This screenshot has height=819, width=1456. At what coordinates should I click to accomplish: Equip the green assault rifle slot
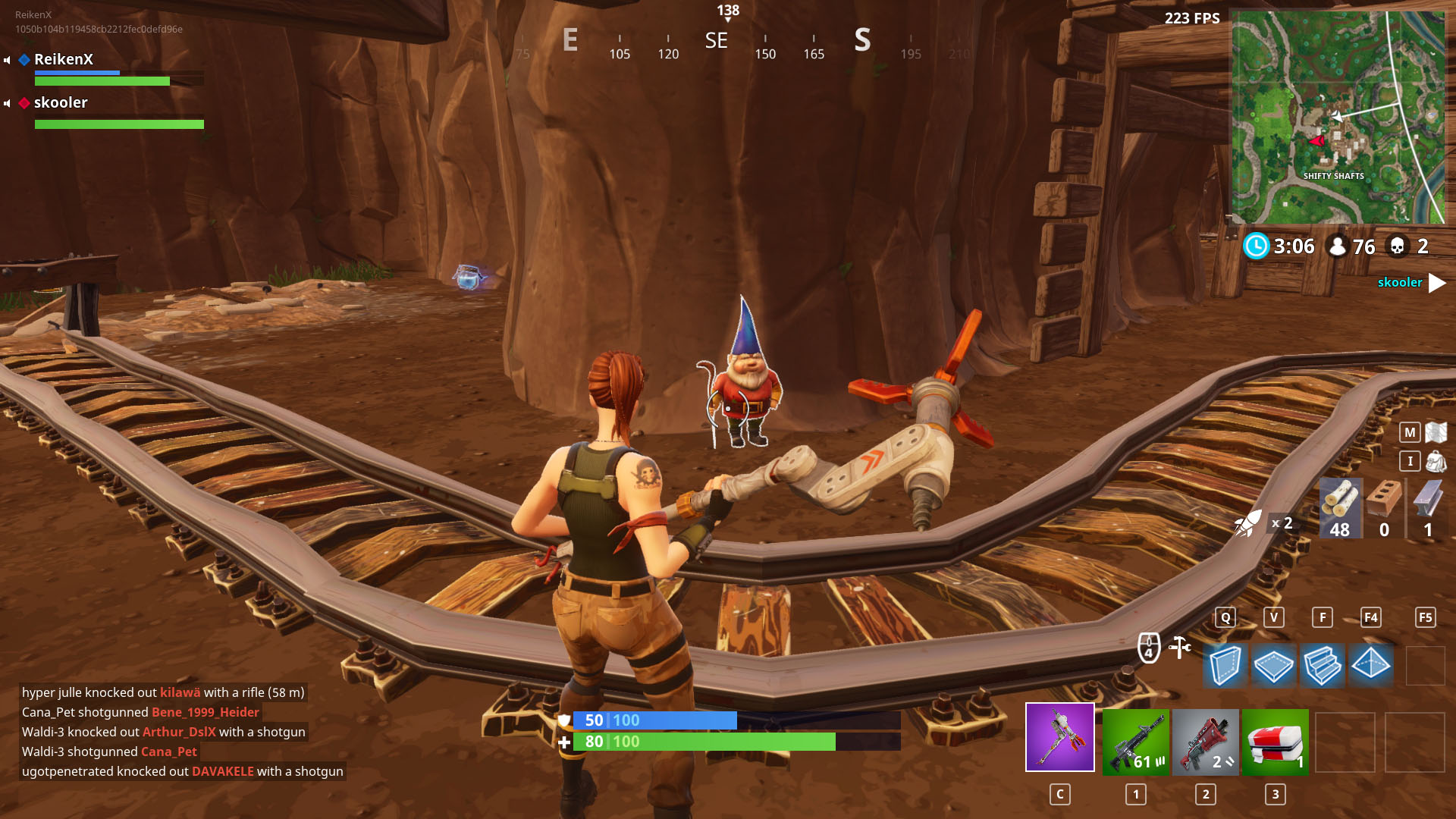click(x=1135, y=742)
